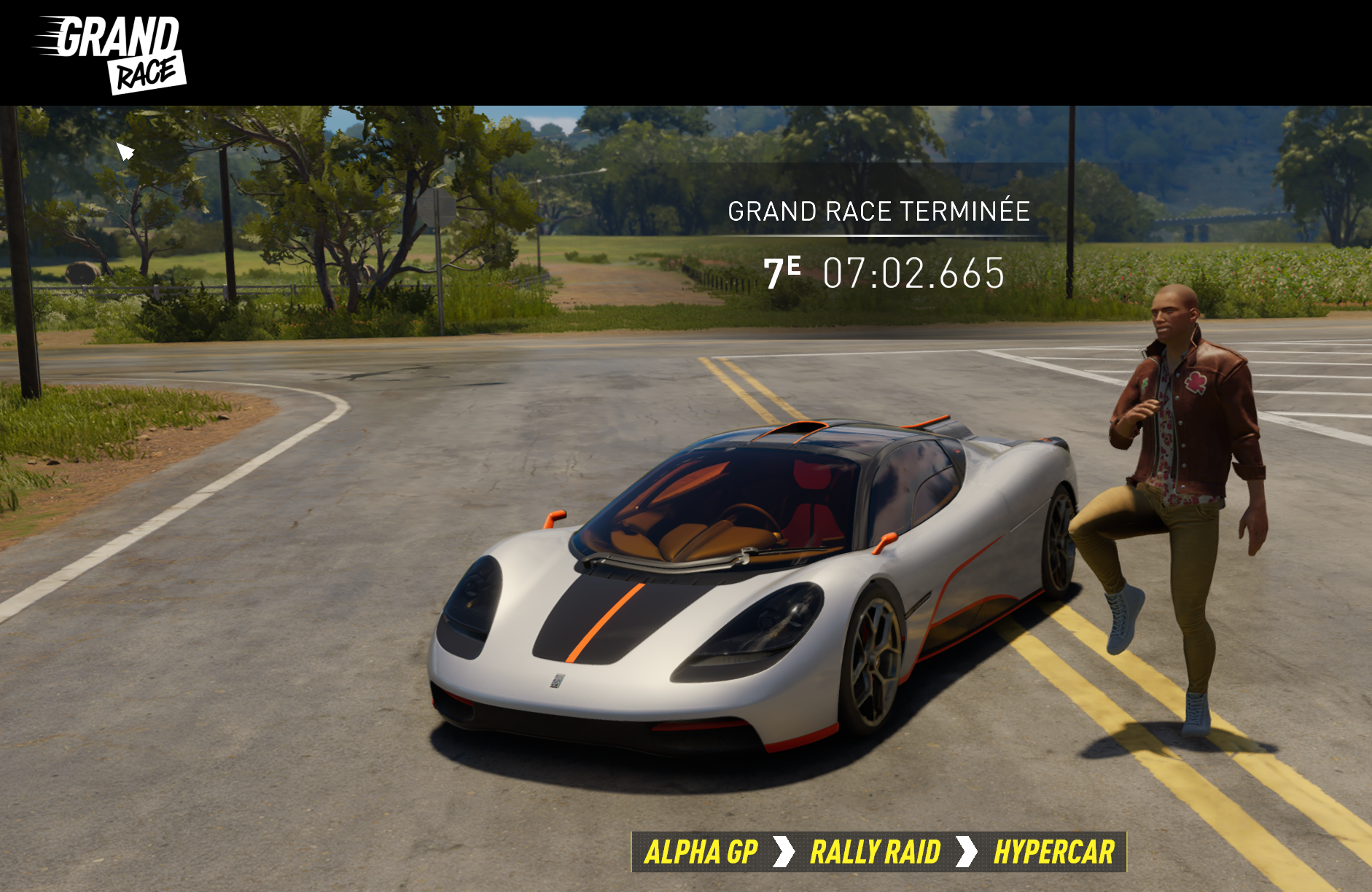1372x892 pixels.
Task: Choose the Rally Raid stage label
Action: click(x=875, y=852)
